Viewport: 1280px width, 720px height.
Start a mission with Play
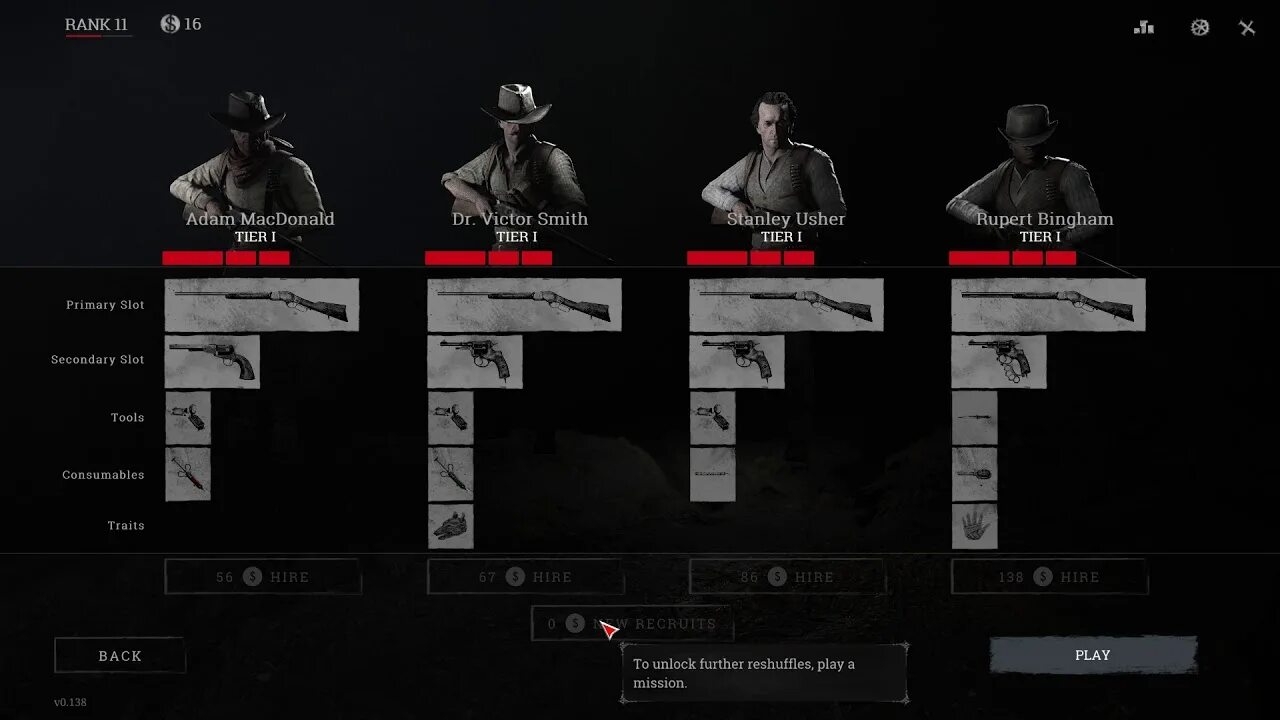[1092, 655]
